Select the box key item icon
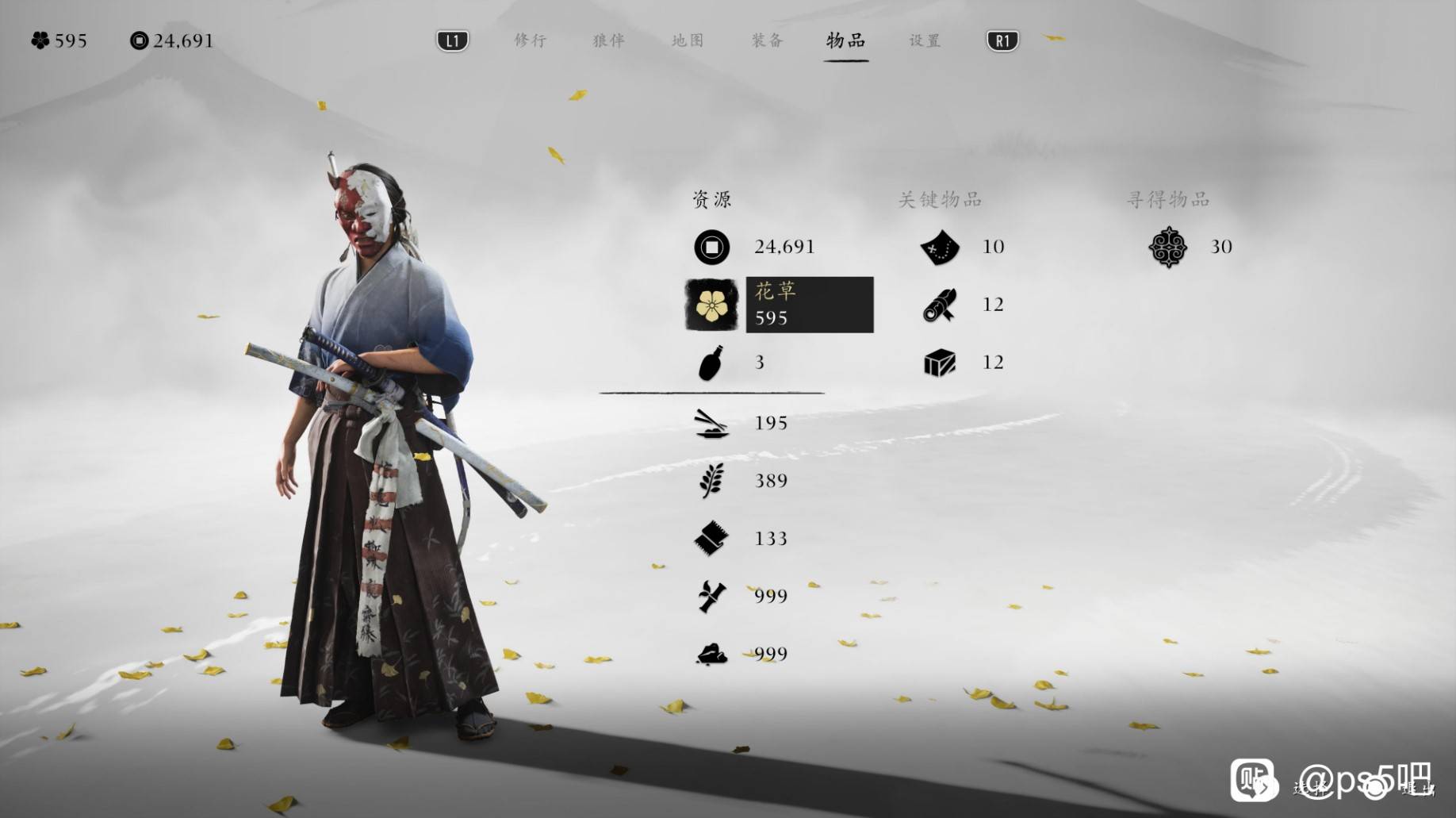The height and width of the screenshot is (818, 1456). coord(940,363)
